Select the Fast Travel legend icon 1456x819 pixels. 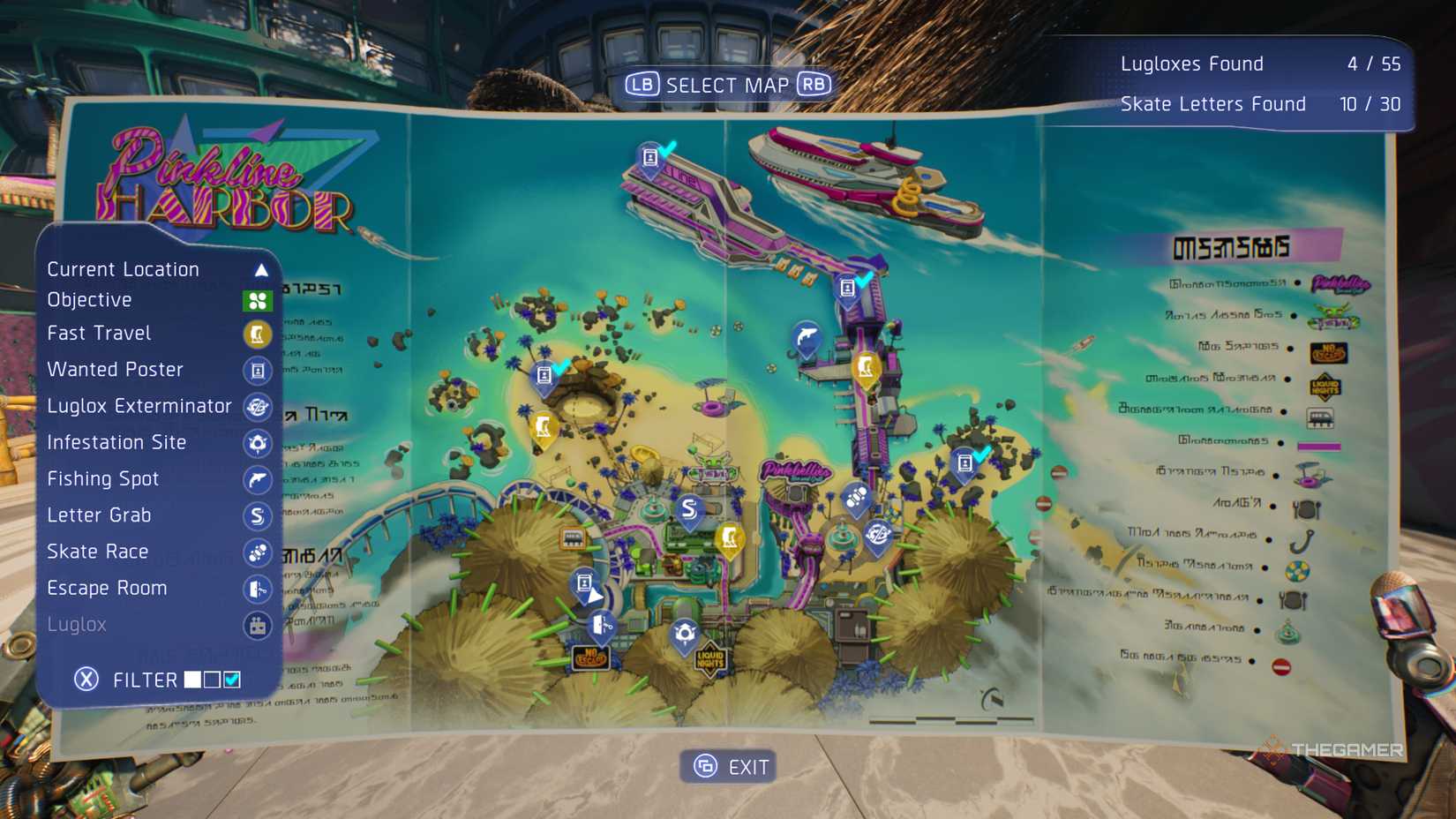point(257,334)
